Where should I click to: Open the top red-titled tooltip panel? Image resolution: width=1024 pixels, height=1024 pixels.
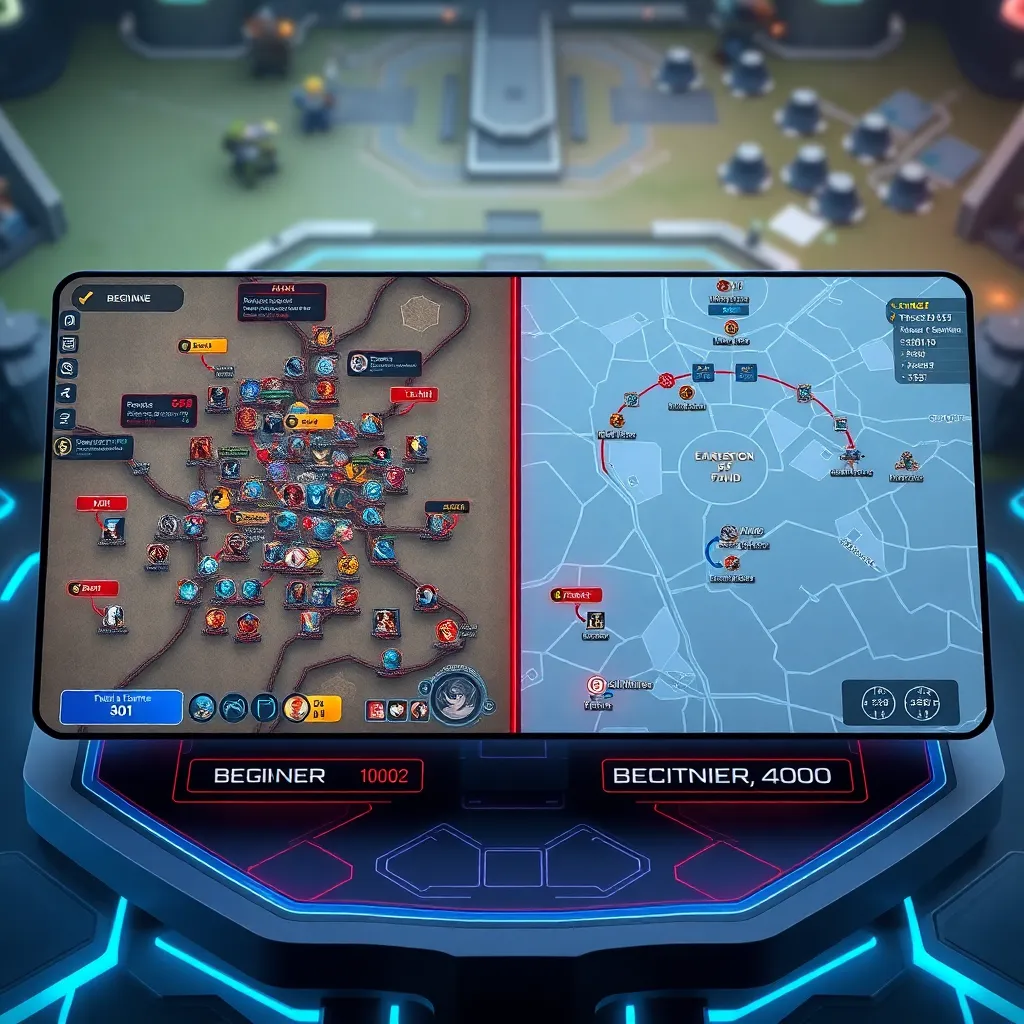281,301
